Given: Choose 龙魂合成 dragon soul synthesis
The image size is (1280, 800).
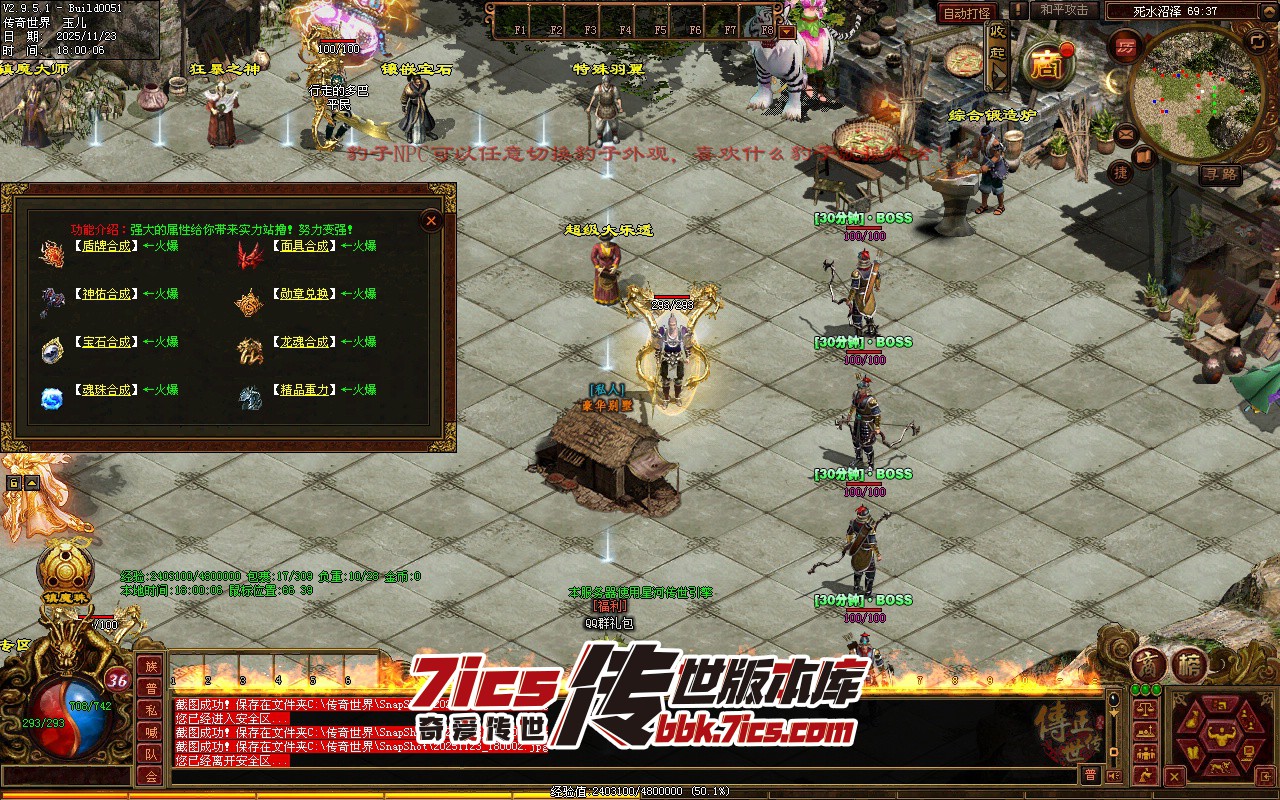Looking at the screenshot, I should tap(303, 342).
